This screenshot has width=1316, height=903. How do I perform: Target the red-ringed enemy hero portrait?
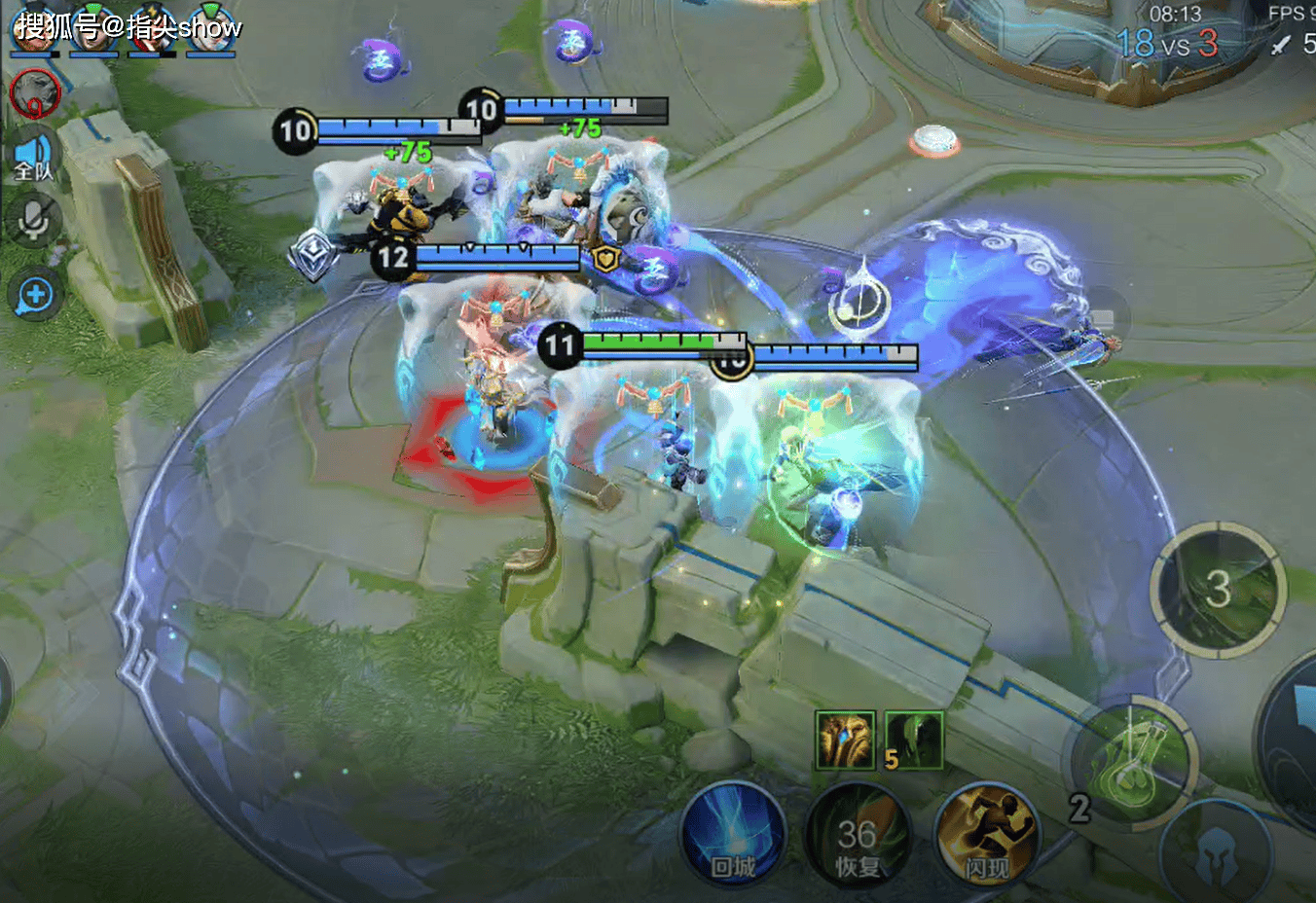click(35, 93)
